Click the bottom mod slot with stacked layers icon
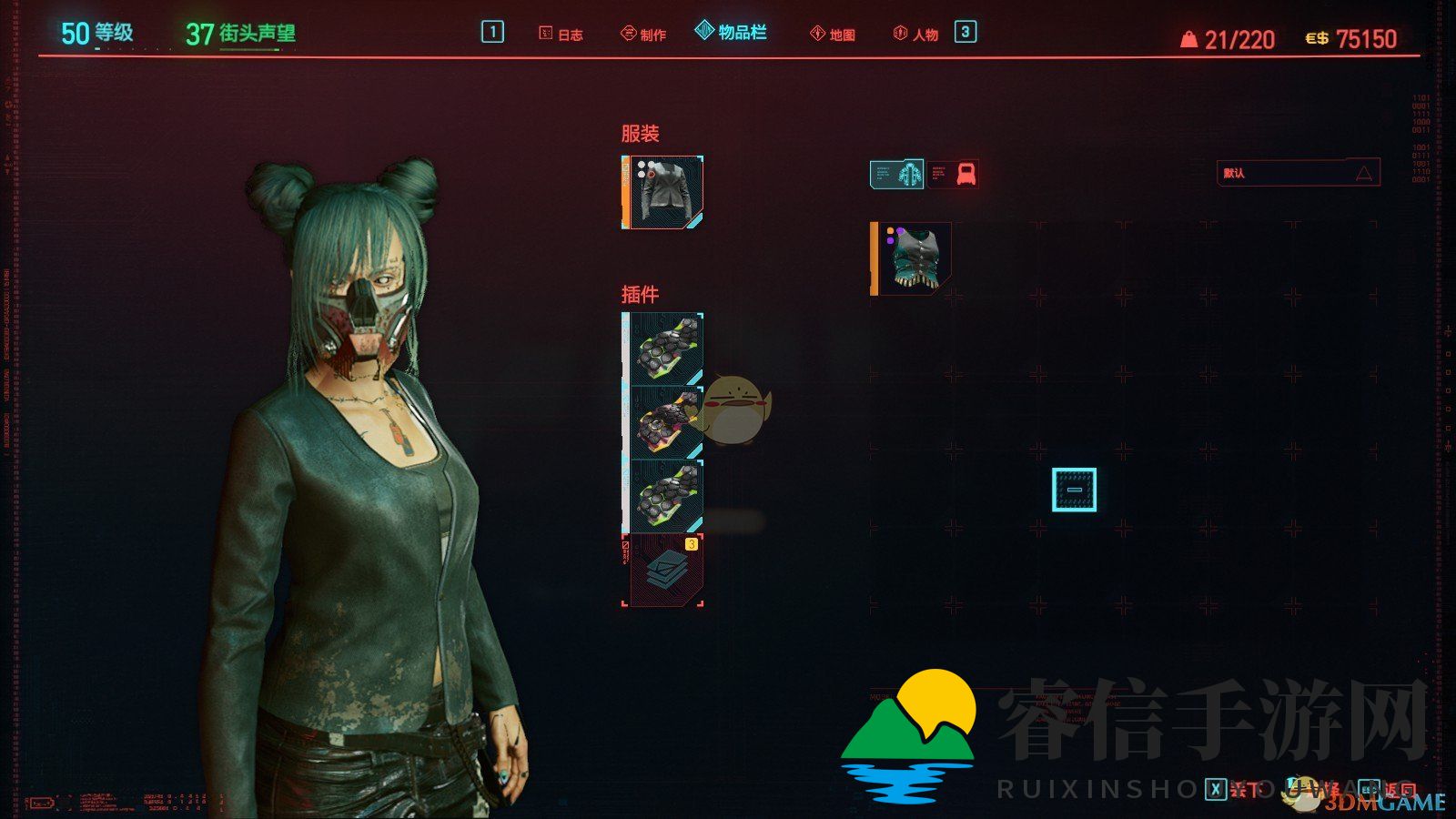The height and width of the screenshot is (819, 1456). (663, 570)
